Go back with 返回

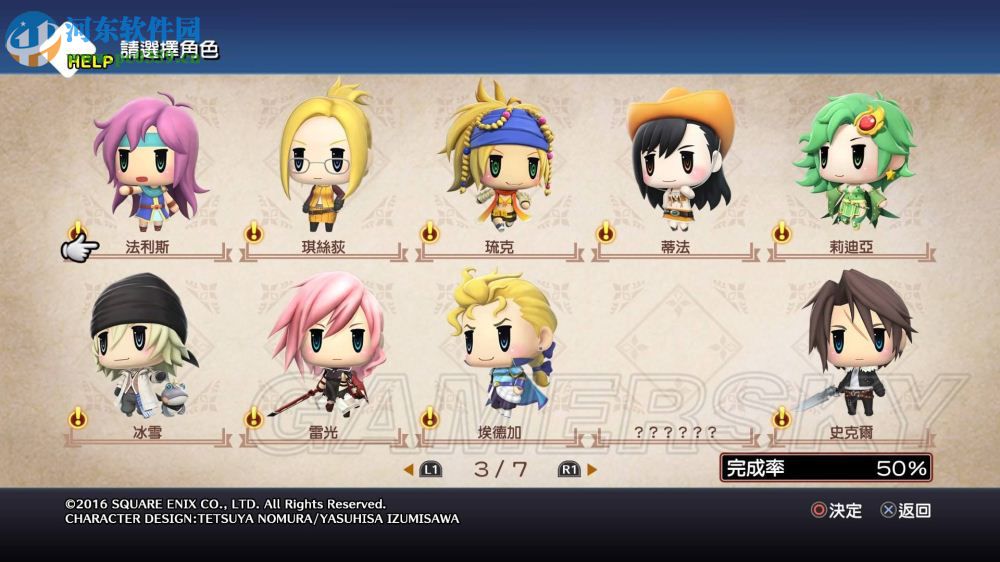point(906,510)
